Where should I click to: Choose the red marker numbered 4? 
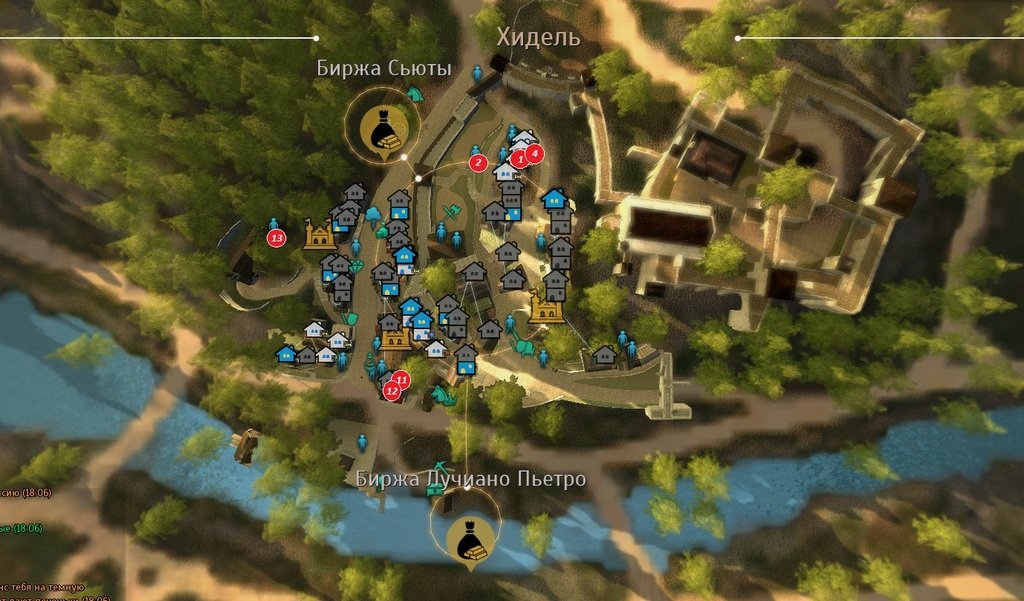point(534,153)
